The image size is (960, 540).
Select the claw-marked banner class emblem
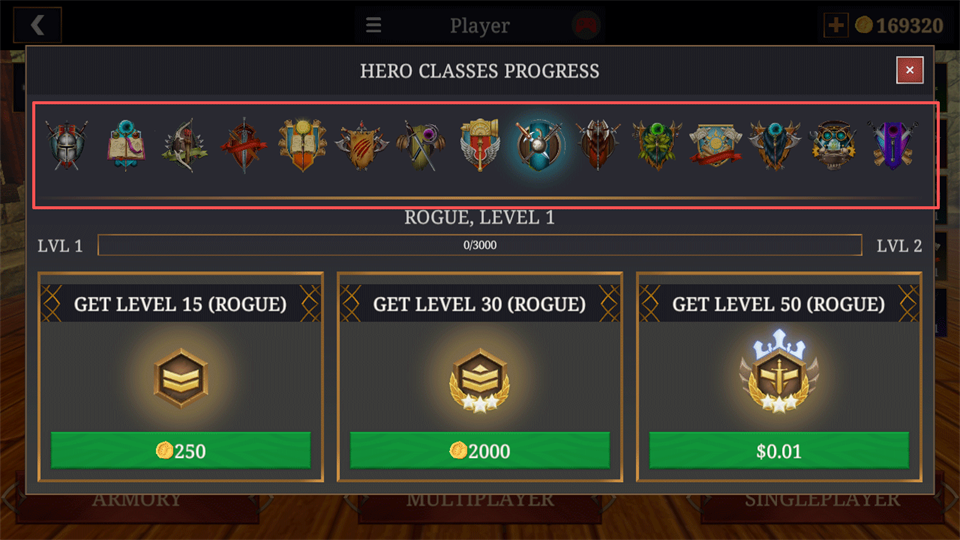click(360, 146)
